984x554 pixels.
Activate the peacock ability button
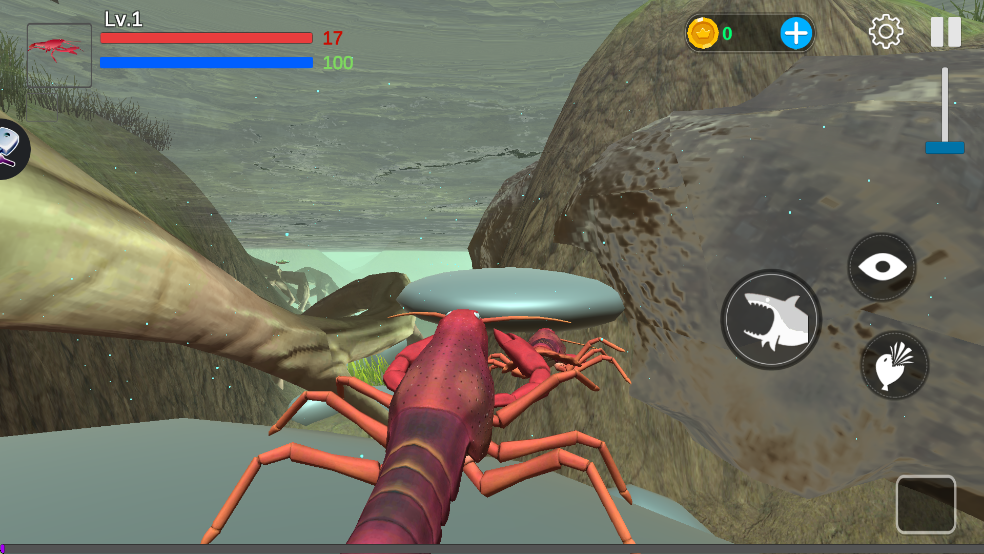[x=894, y=365]
